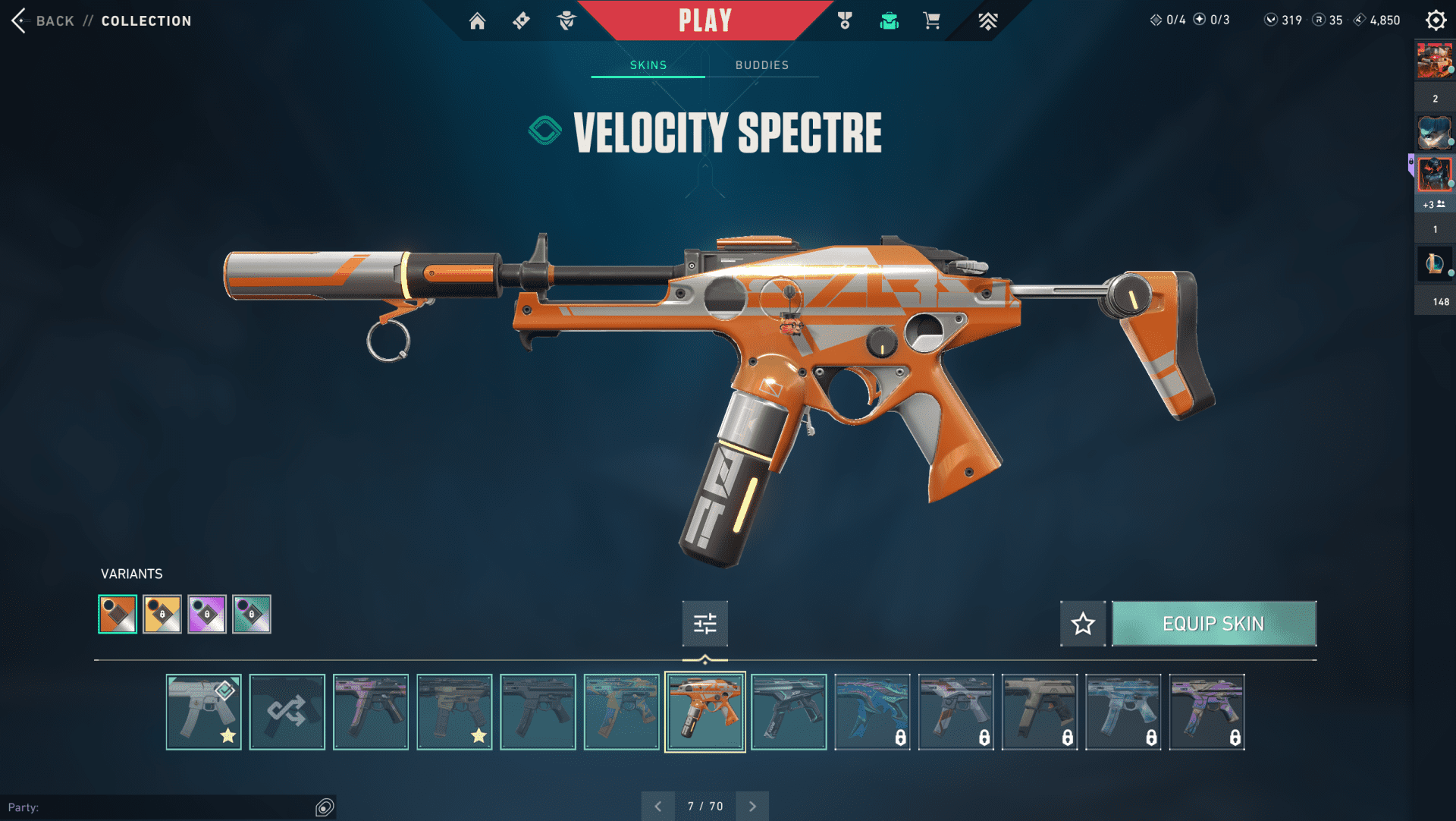
Task: Select the Skins tab
Action: pos(648,65)
